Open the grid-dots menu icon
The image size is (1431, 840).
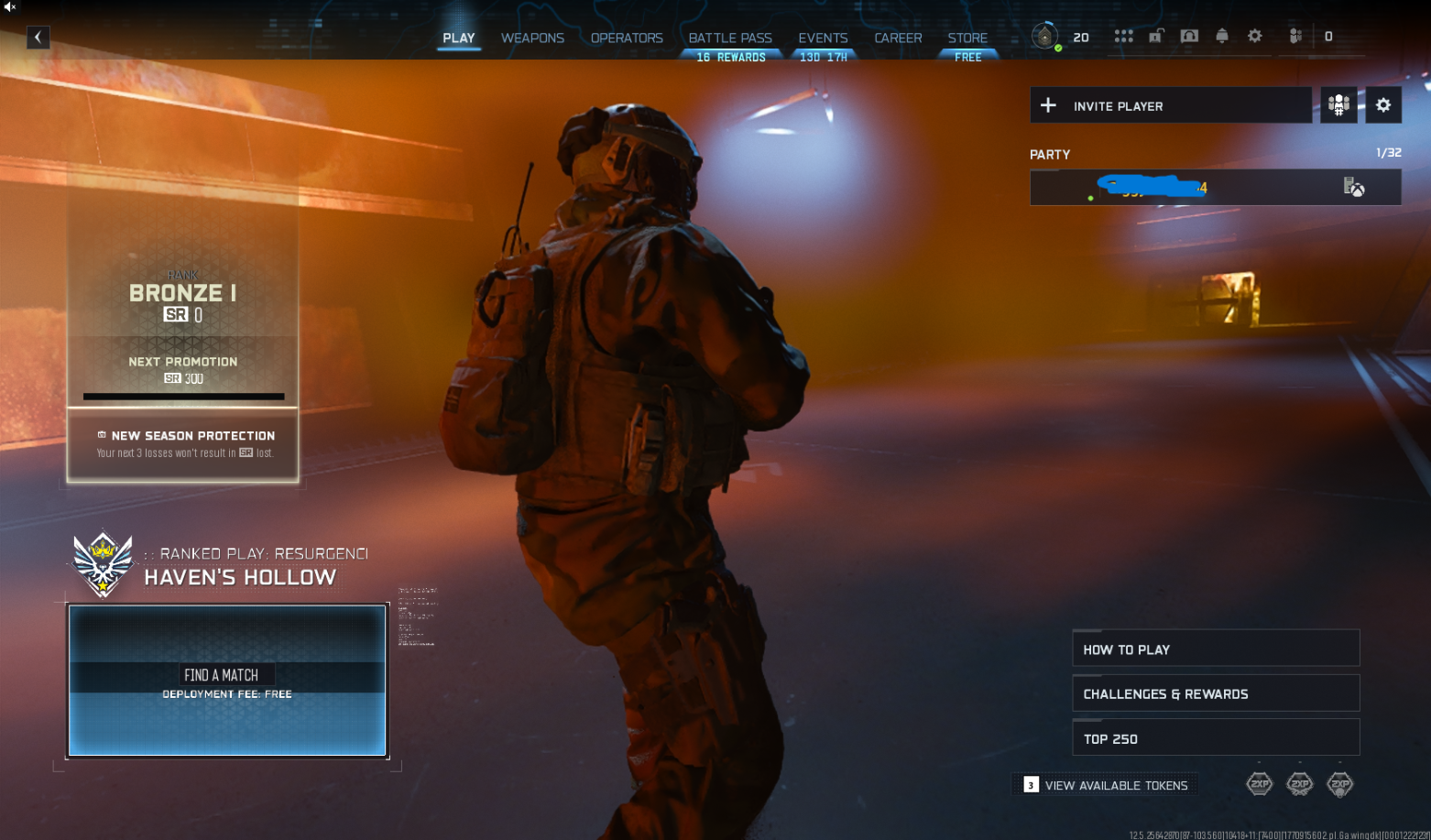coord(1124,36)
